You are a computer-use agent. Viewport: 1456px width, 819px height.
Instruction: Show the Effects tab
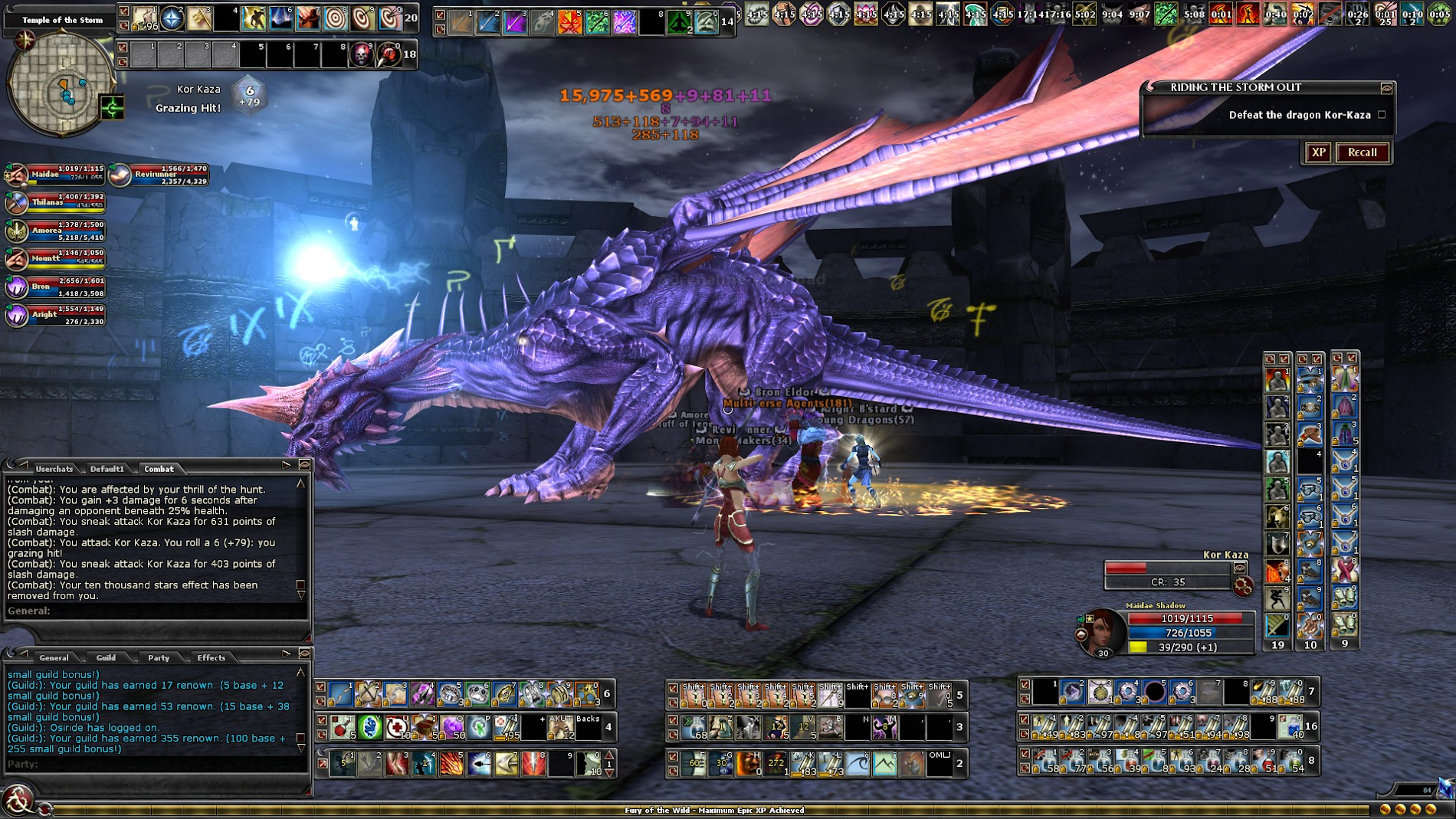click(x=211, y=657)
